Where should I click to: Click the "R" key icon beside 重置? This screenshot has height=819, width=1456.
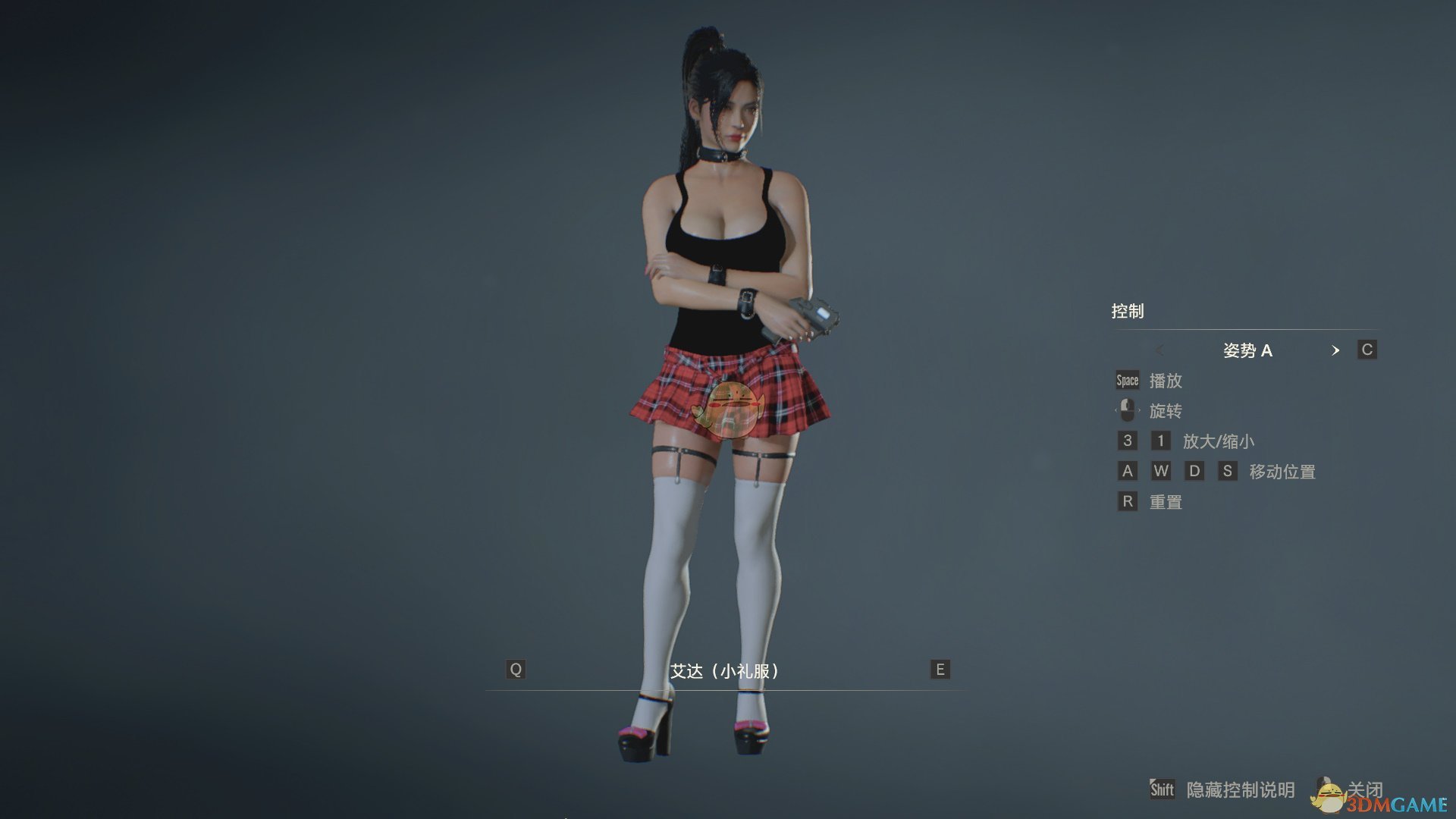click(1127, 501)
